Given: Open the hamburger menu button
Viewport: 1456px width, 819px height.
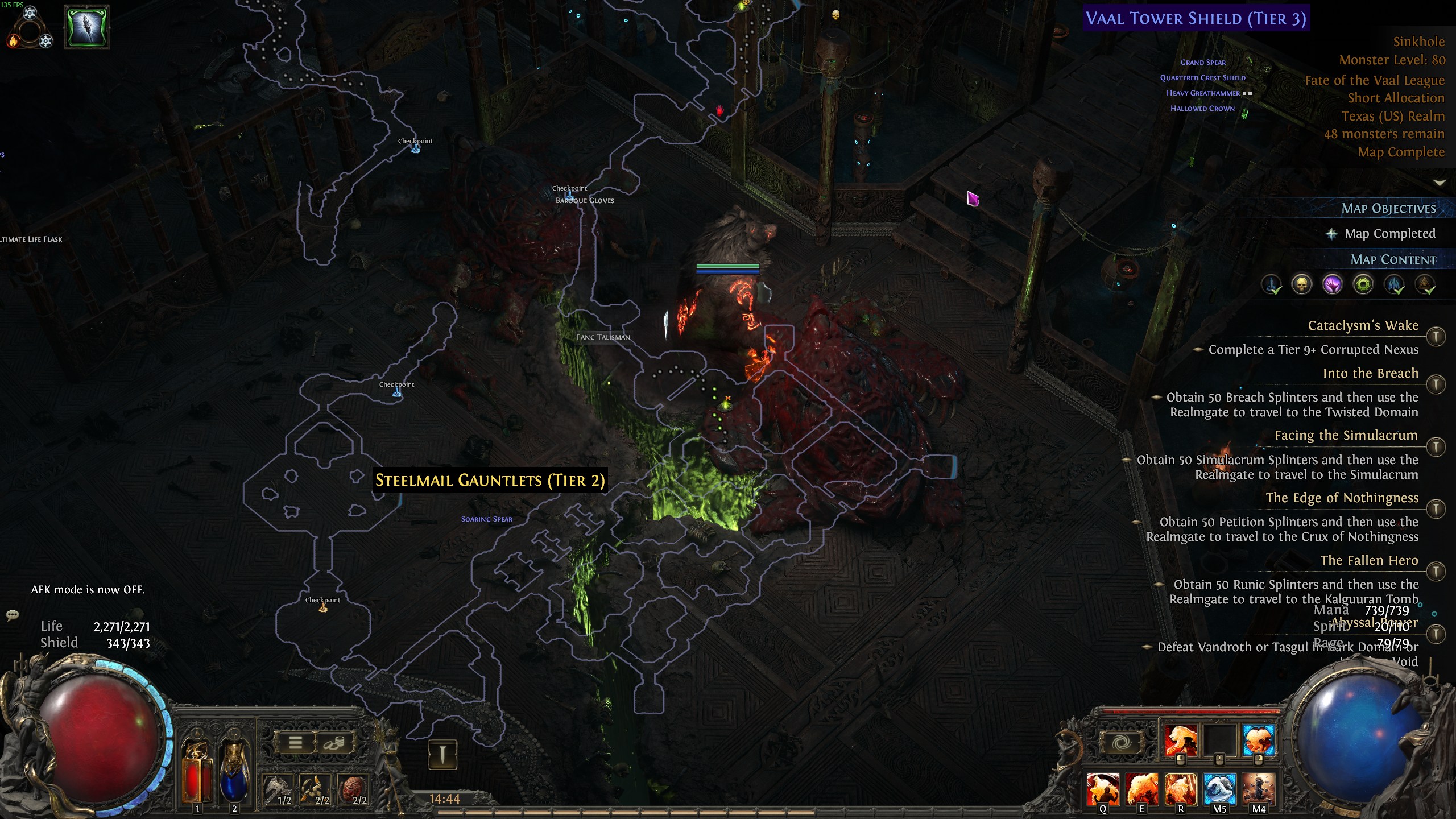Looking at the screenshot, I should coord(295,742).
